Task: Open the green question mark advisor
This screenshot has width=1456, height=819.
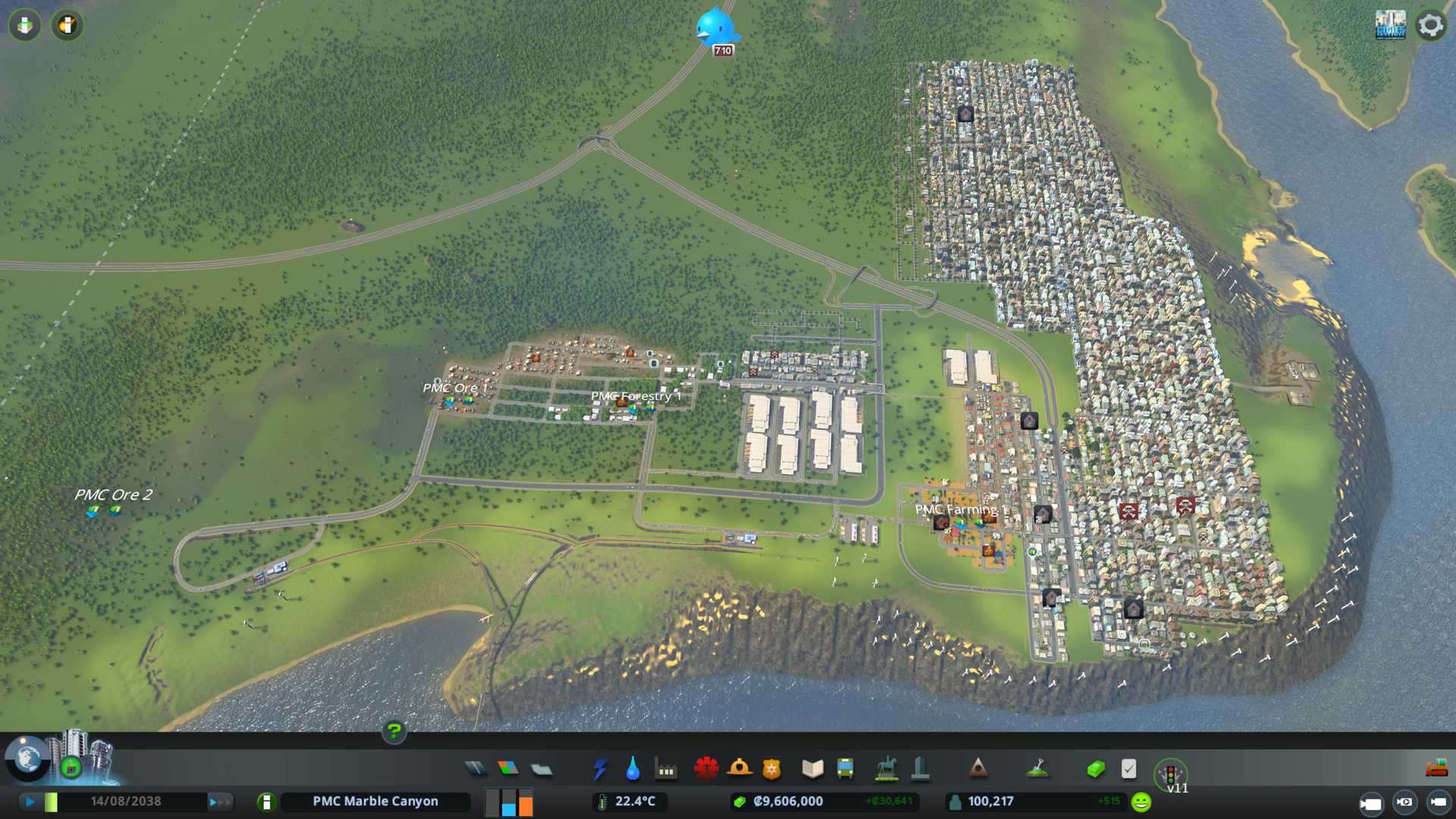Action: coord(394,731)
